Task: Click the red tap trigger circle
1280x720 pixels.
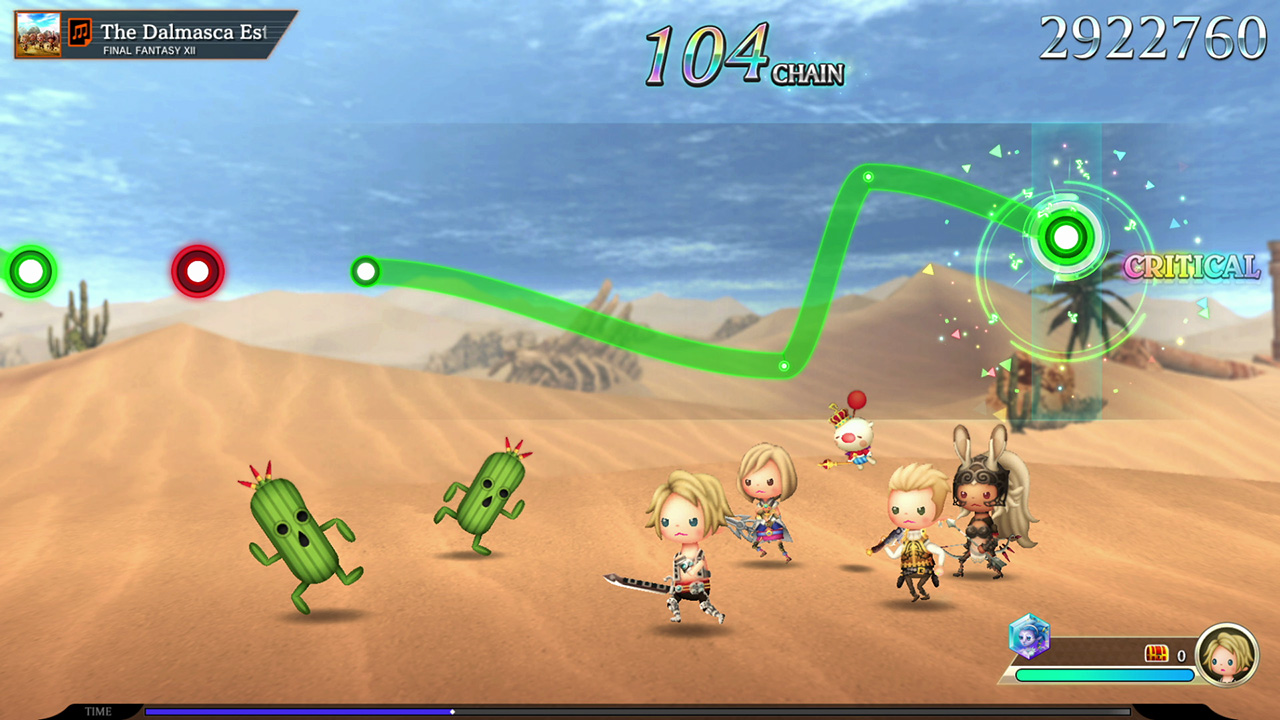Action: pos(197,269)
